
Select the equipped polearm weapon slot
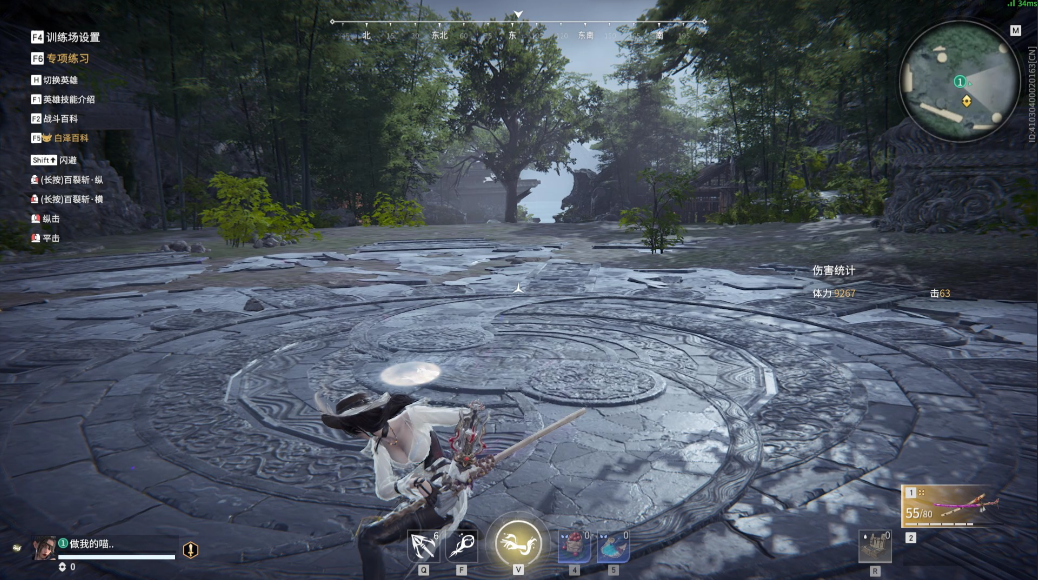[x=949, y=507]
